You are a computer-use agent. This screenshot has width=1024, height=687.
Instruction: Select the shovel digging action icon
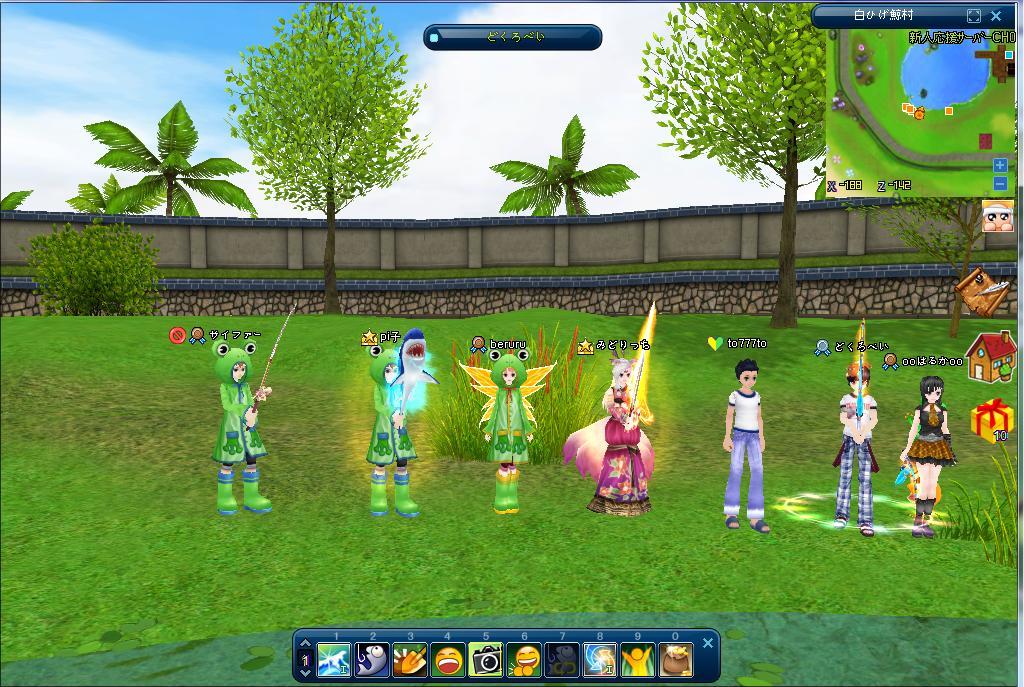tap(409, 660)
